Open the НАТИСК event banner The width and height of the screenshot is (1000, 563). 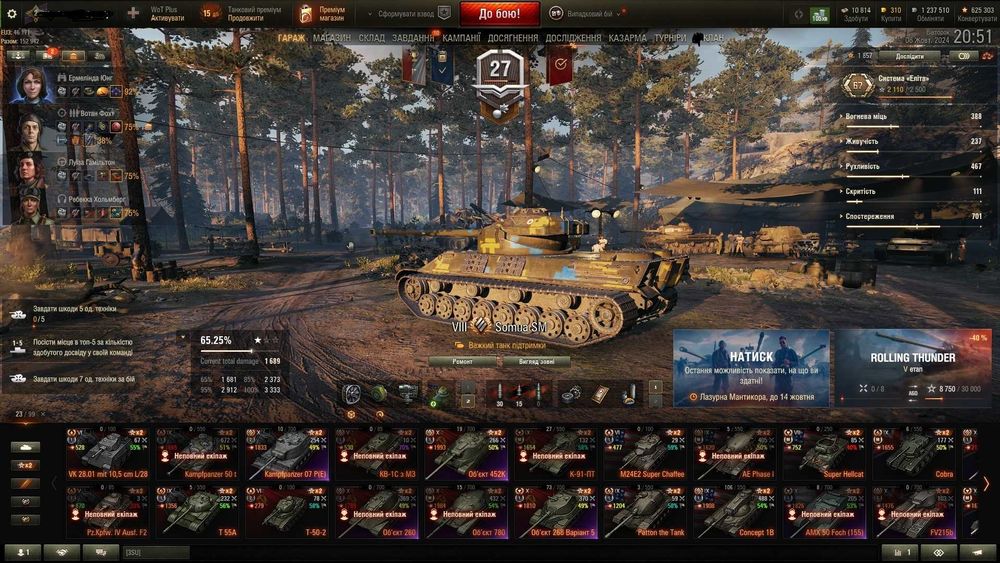(x=750, y=367)
